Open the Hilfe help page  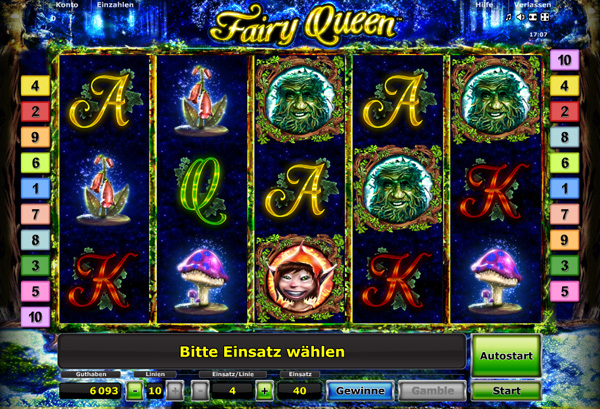[x=484, y=5]
